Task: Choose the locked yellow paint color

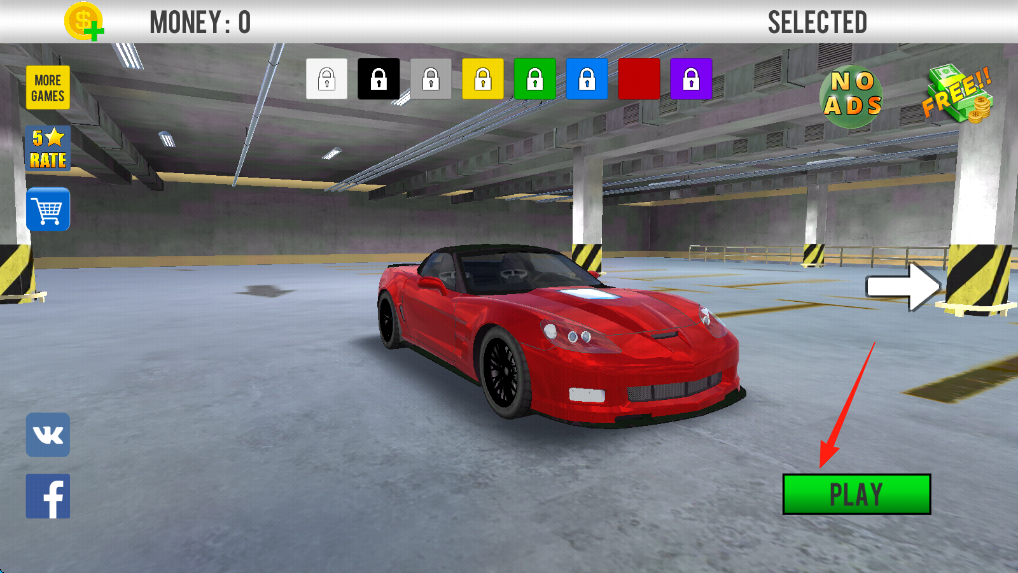Action: click(483, 79)
